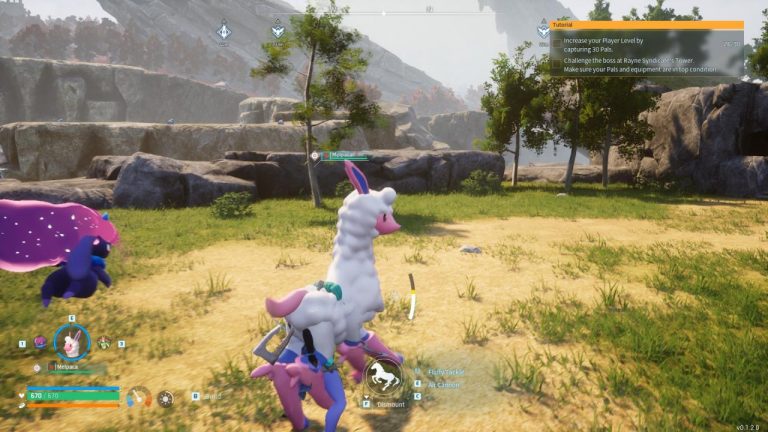Switch to the green pal on the right
Viewport: 768px width, 432px height.
coord(103,342)
